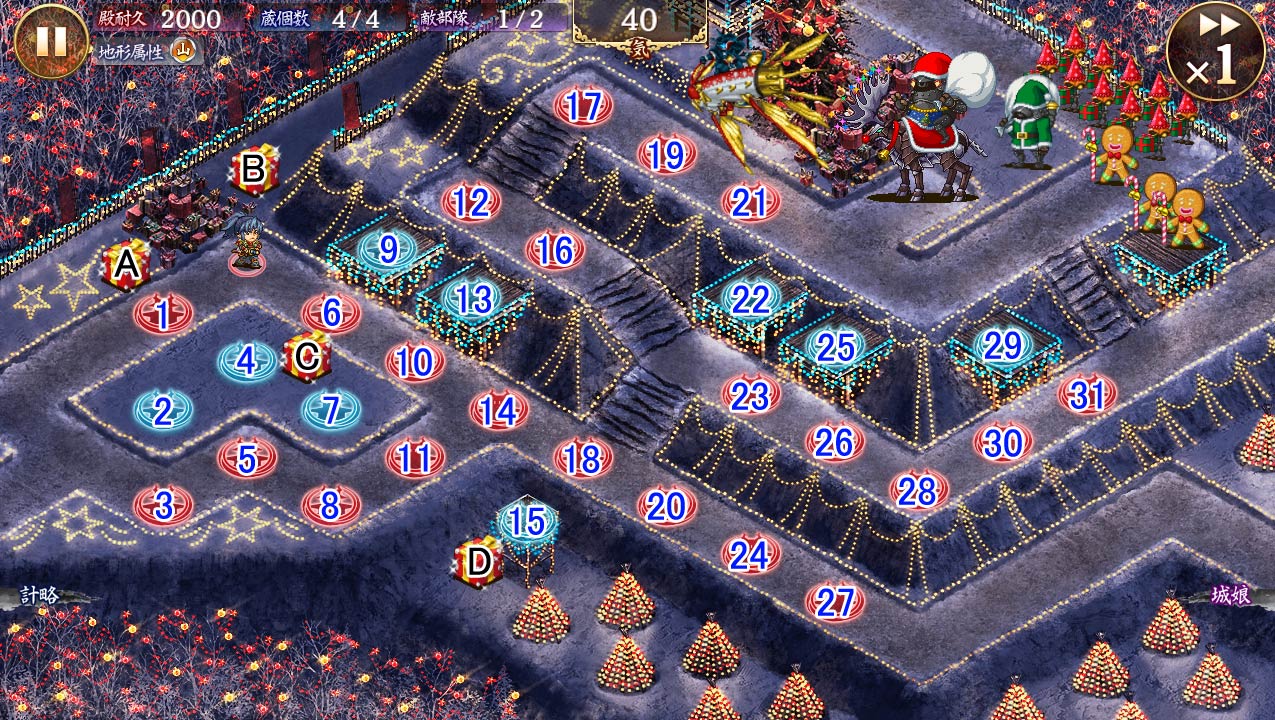Click the gift box marker A

pyautogui.click(x=126, y=266)
